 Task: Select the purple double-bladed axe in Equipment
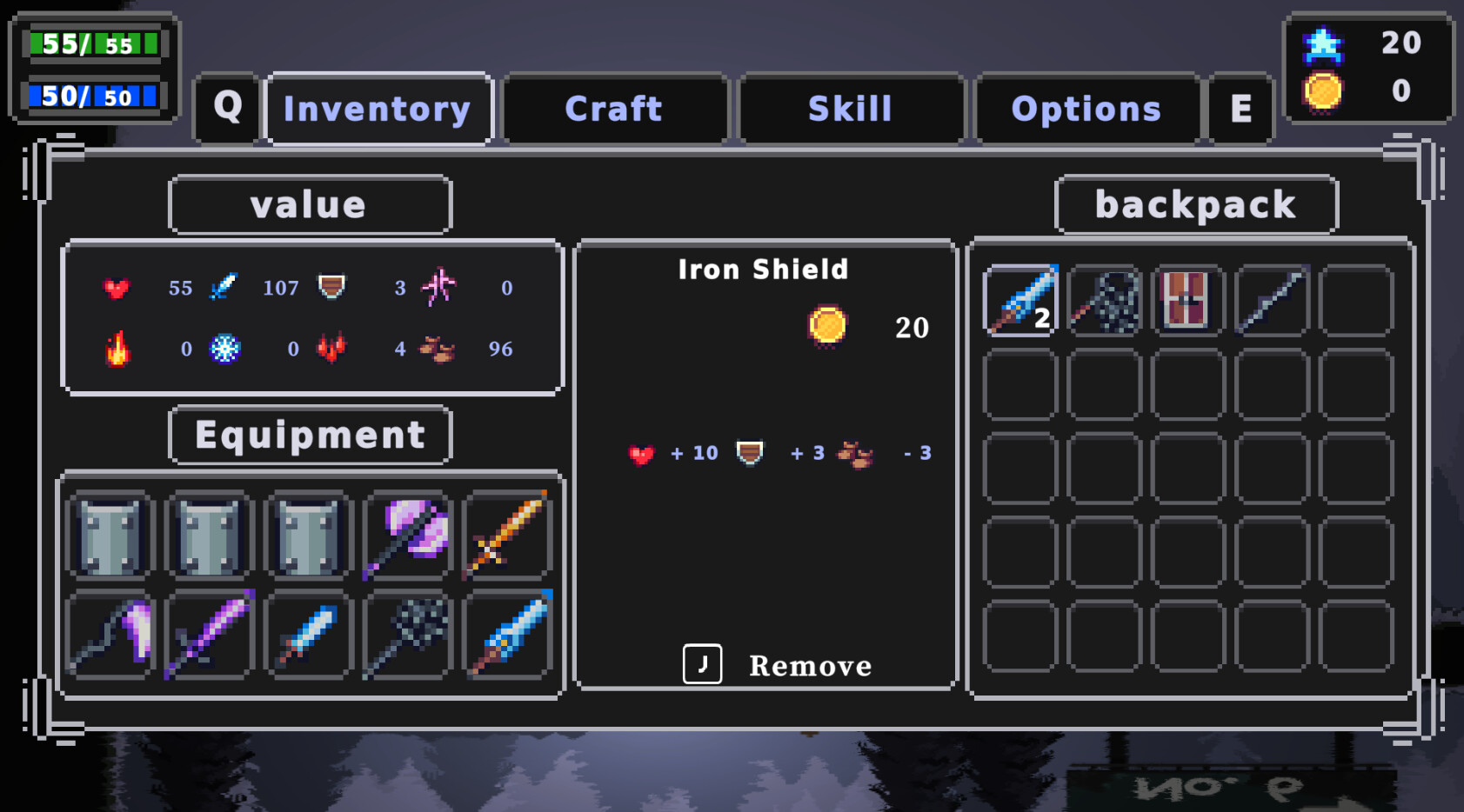[x=408, y=535]
